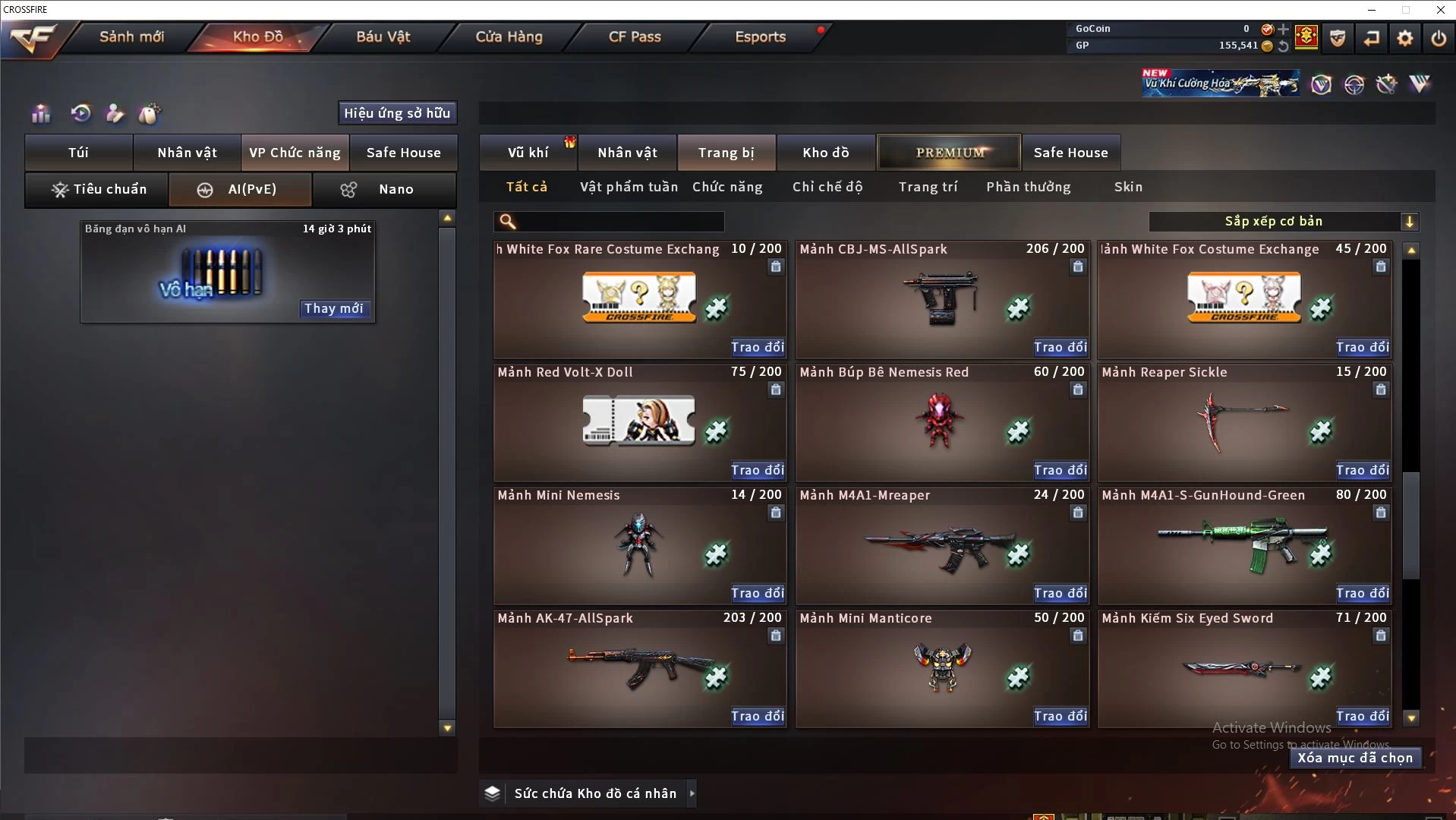Click the power exit icon
This screenshot has width=1456, height=820.
[1438, 38]
